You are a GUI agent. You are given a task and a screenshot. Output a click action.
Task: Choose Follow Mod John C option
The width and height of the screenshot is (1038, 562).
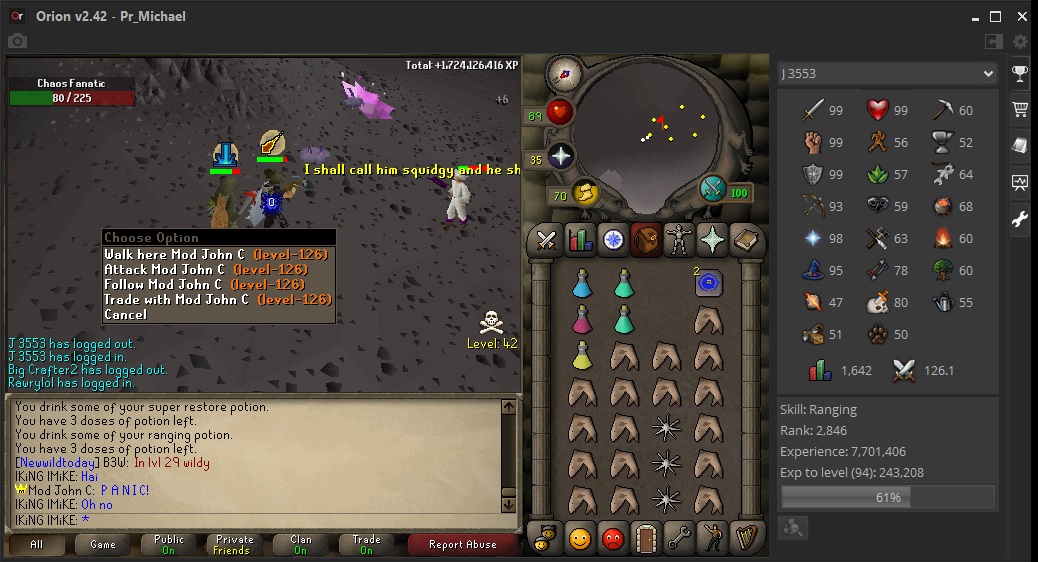point(205,284)
